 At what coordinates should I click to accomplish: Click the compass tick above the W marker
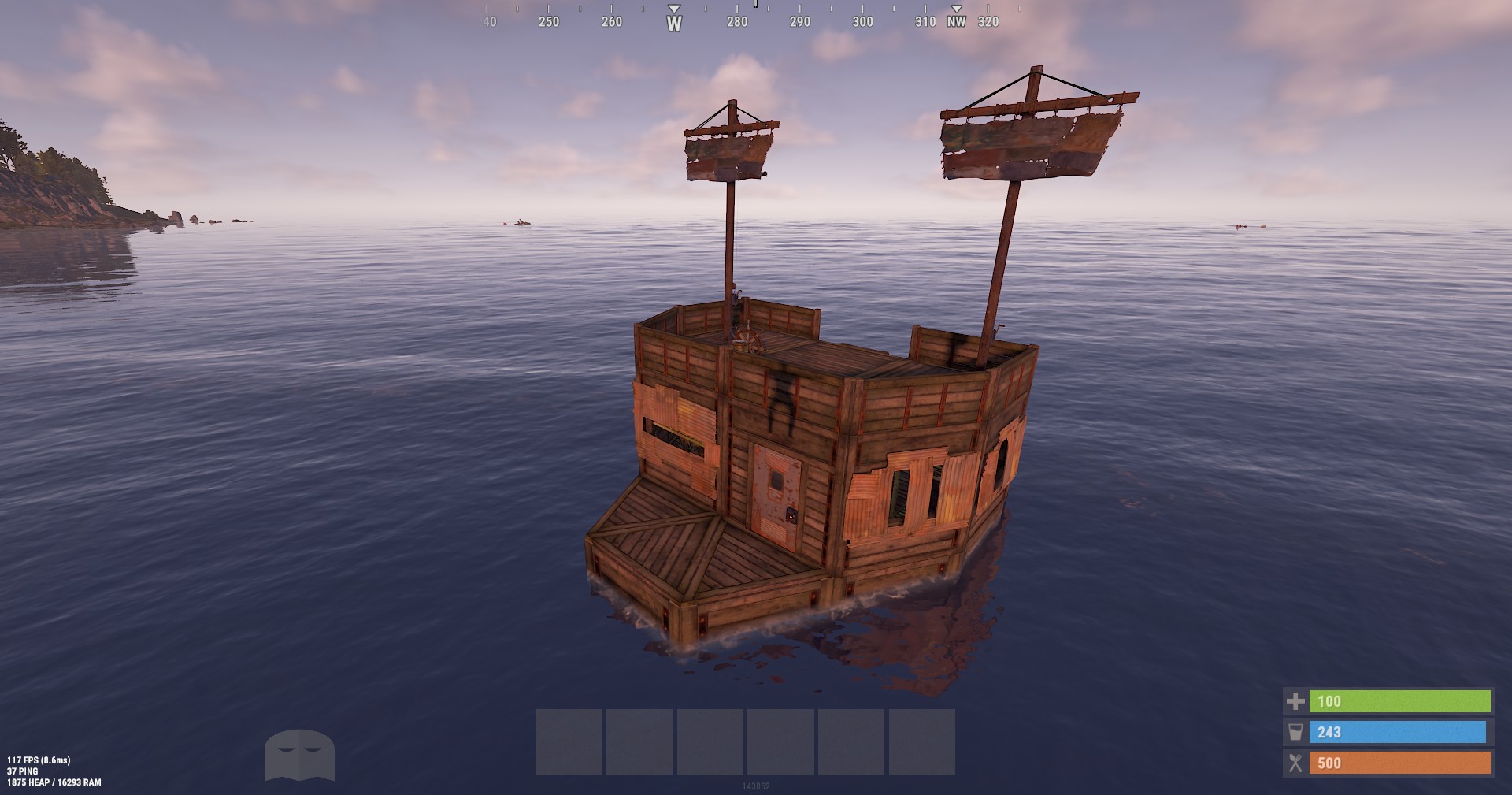tap(673, 10)
